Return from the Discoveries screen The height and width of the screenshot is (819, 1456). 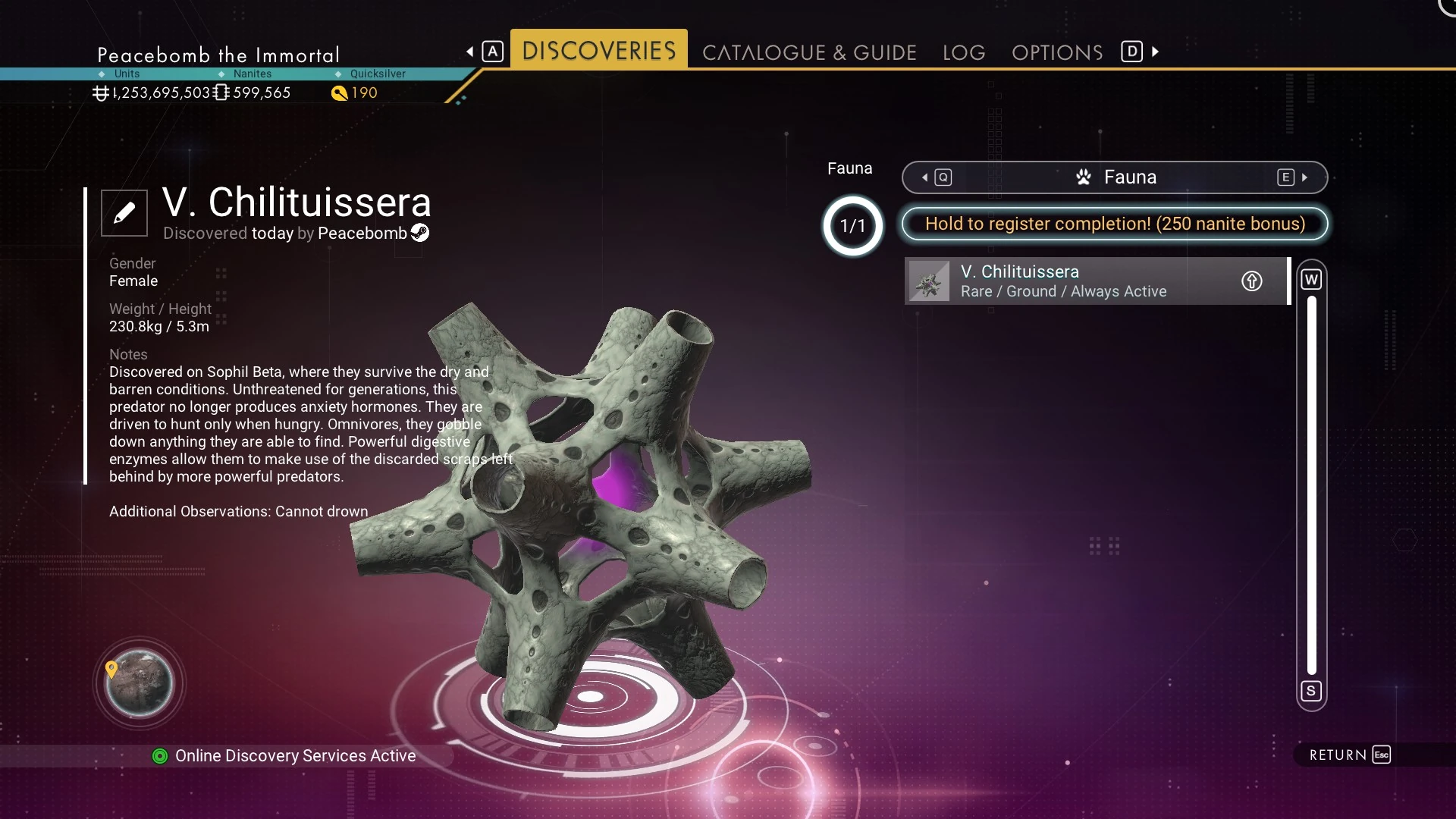click(x=1350, y=755)
